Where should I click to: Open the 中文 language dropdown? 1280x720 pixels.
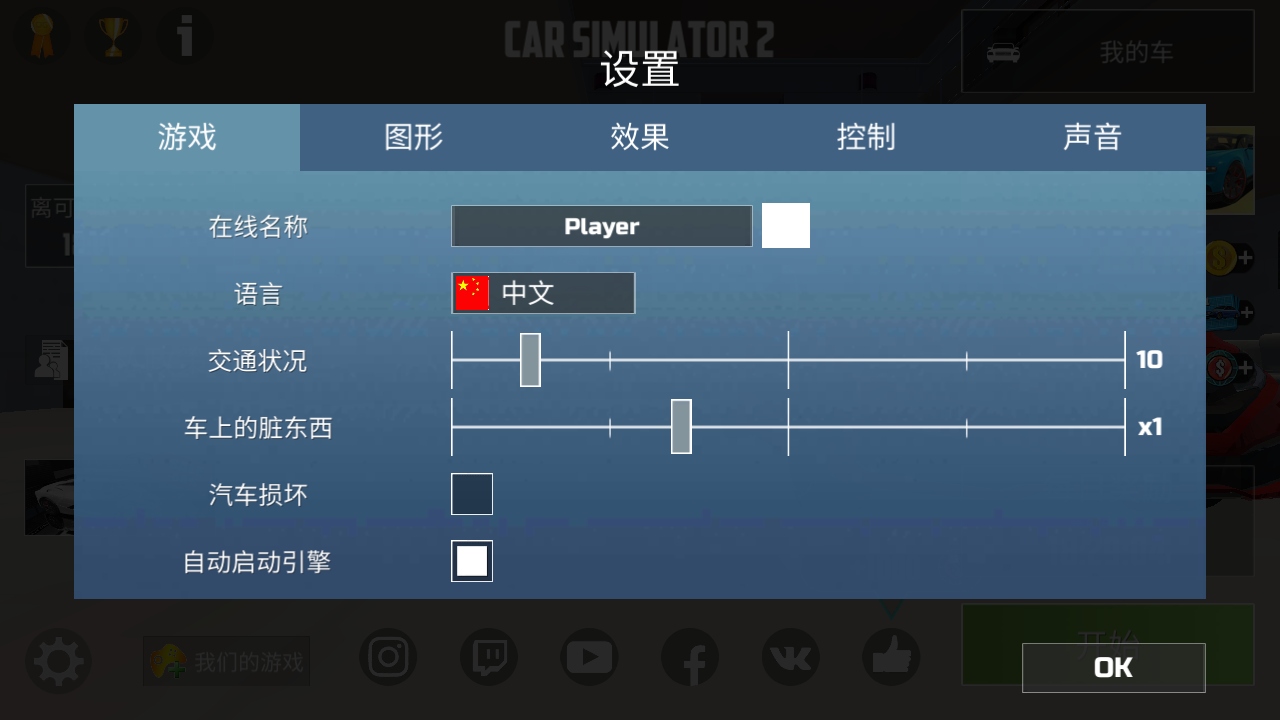[543, 293]
